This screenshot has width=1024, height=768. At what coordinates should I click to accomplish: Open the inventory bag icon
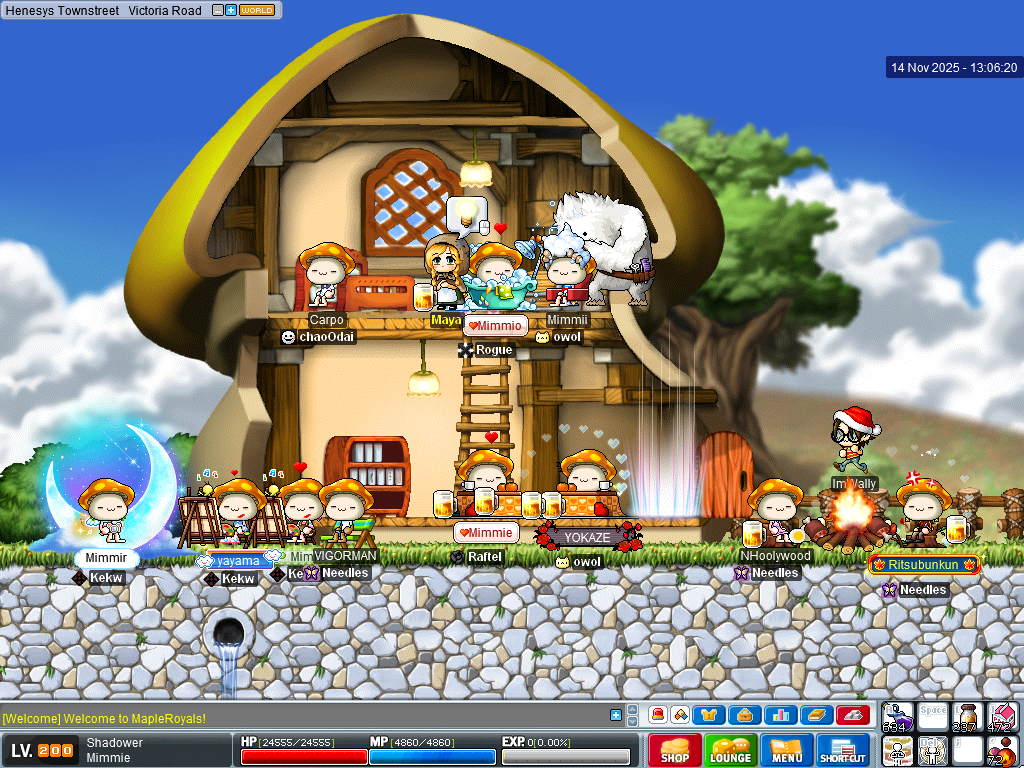(744, 715)
